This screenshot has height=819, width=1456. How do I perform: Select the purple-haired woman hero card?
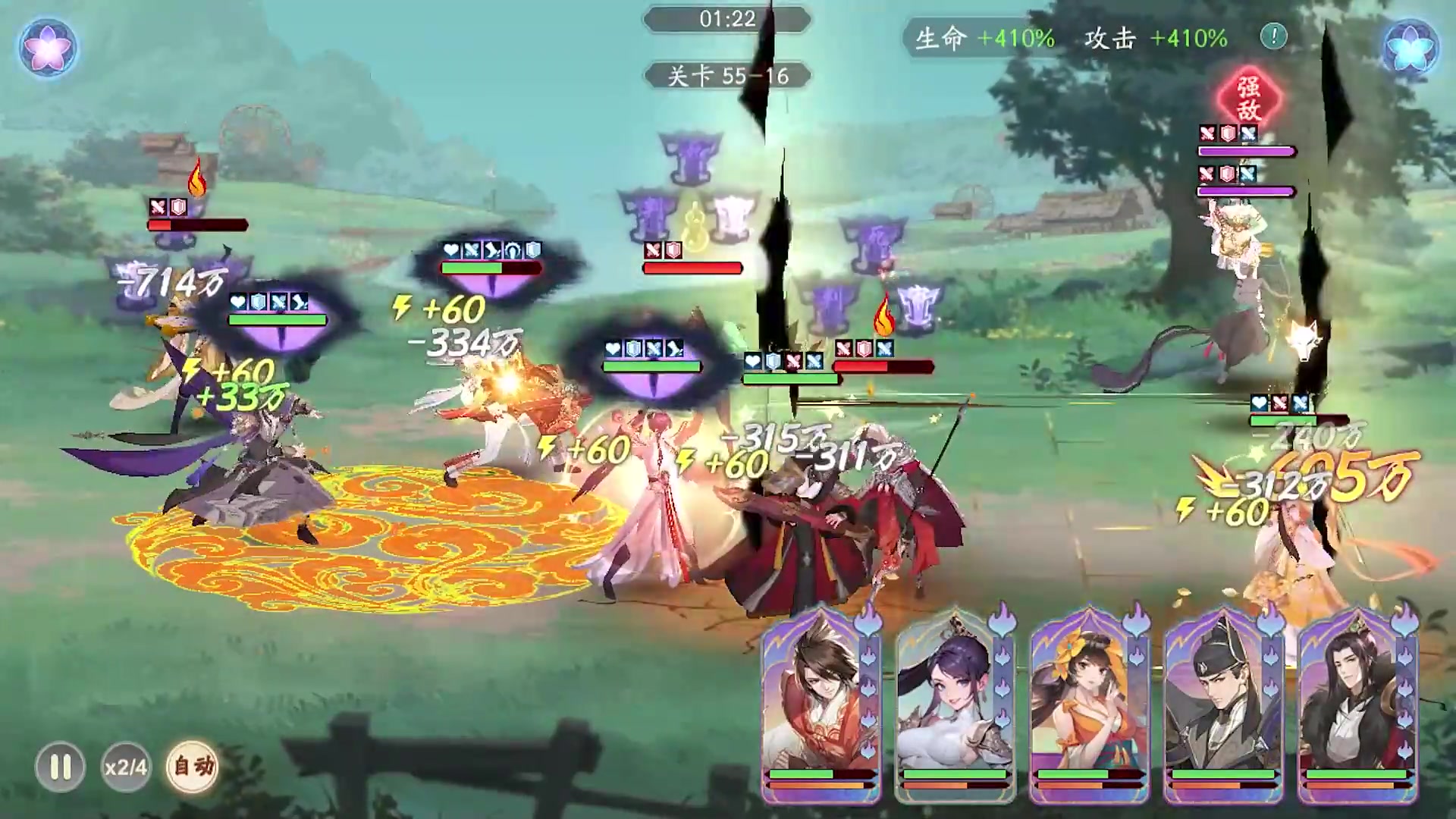pos(954,701)
